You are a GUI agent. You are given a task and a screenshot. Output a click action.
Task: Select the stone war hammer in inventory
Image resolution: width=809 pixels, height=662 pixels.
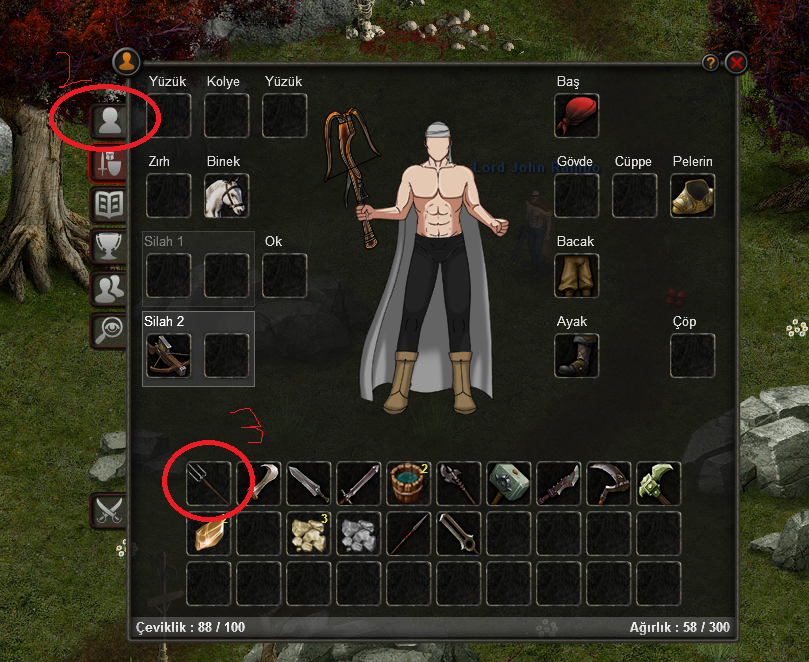509,484
